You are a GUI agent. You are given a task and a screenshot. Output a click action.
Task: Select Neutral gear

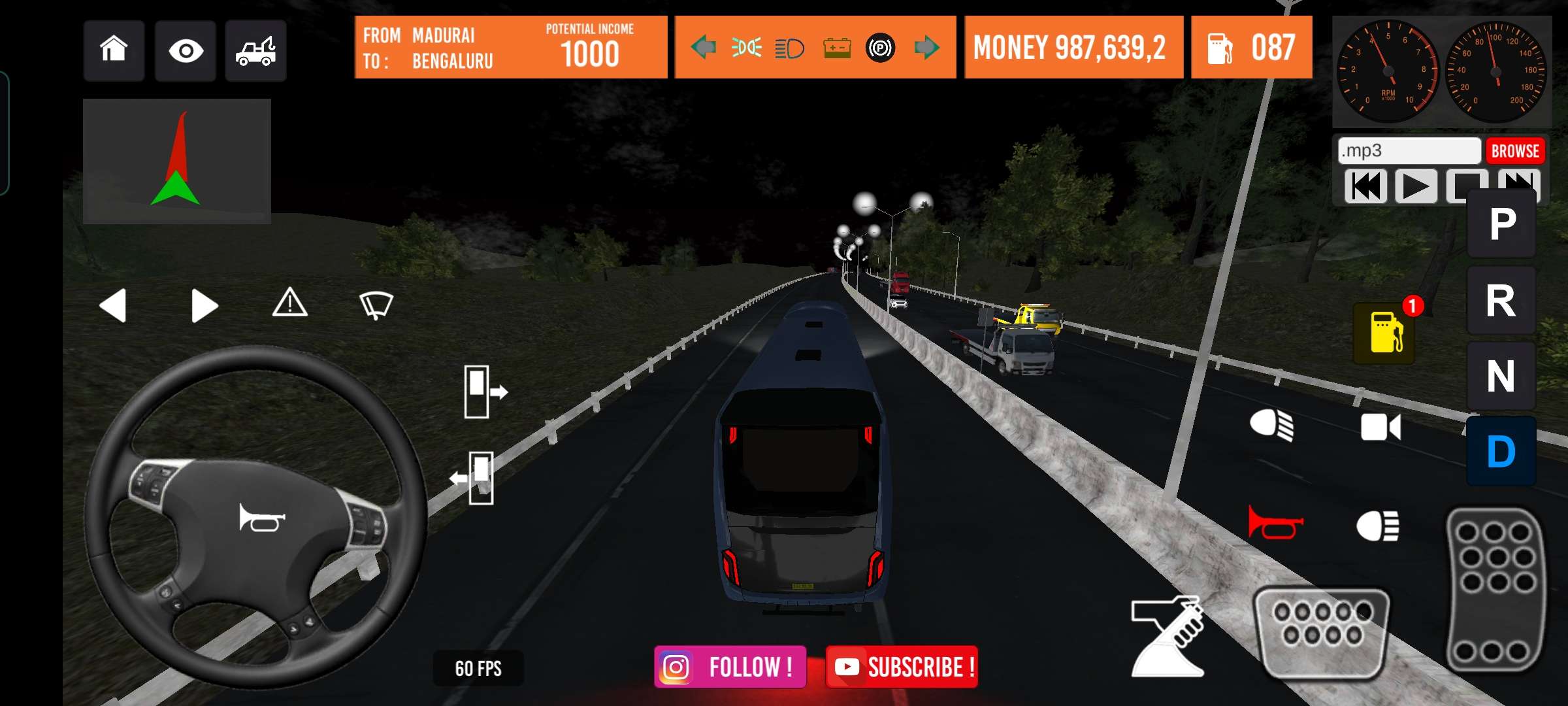point(1501,377)
